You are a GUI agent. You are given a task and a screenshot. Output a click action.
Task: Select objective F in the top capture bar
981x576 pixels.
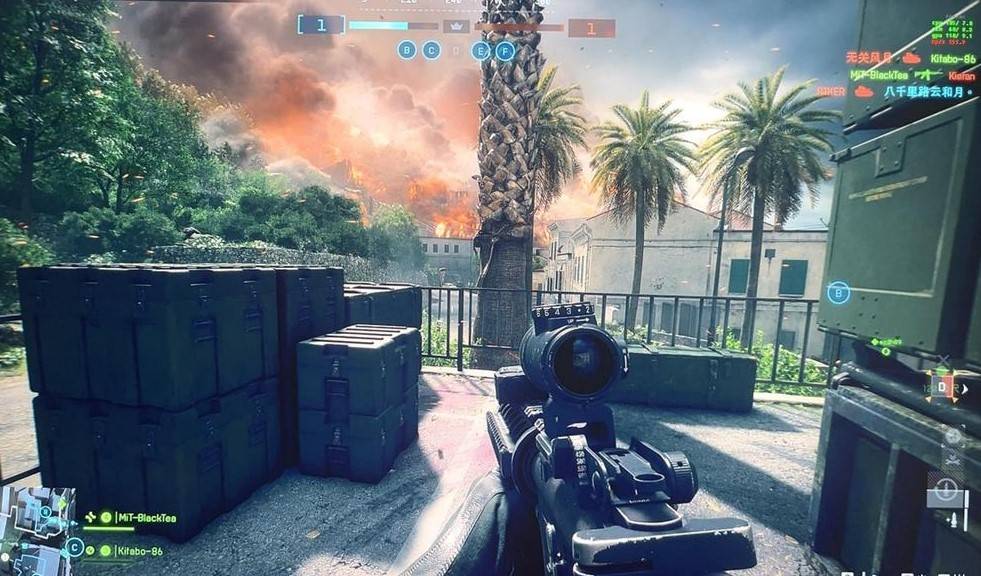click(505, 50)
